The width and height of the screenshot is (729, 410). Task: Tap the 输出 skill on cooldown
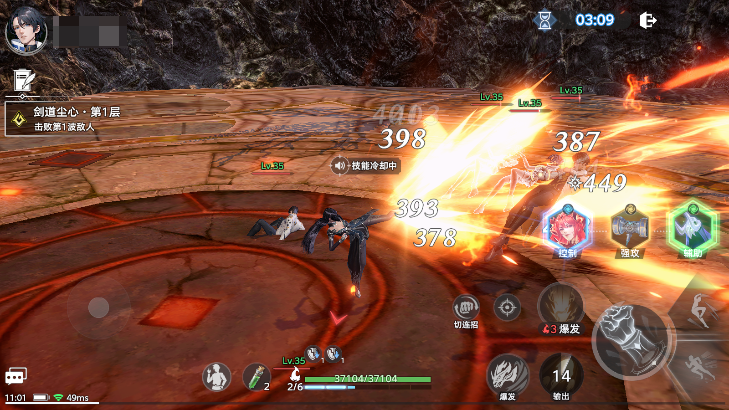tap(561, 375)
